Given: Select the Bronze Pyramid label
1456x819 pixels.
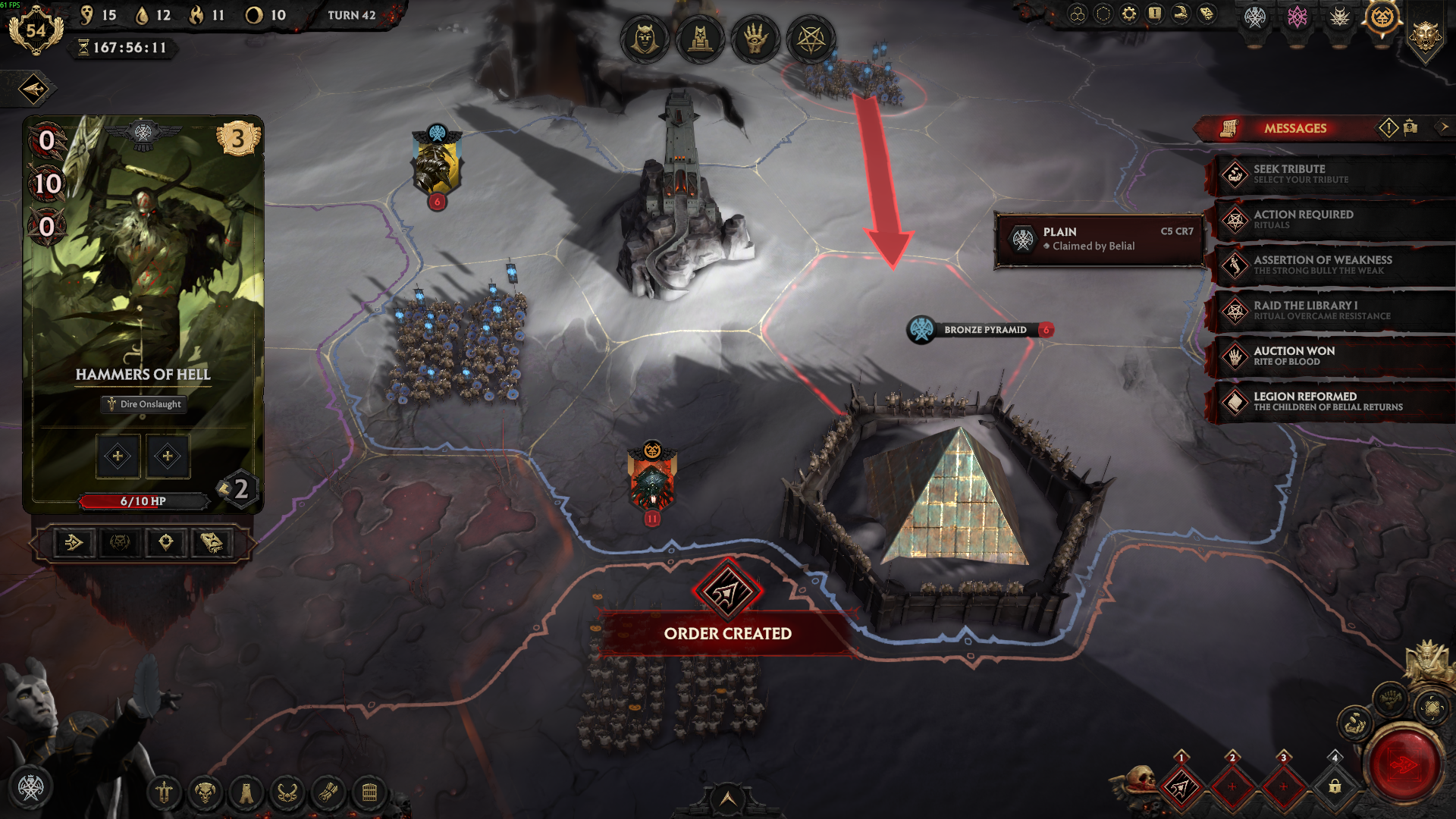Looking at the screenshot, I should click(x=984, y=330).
